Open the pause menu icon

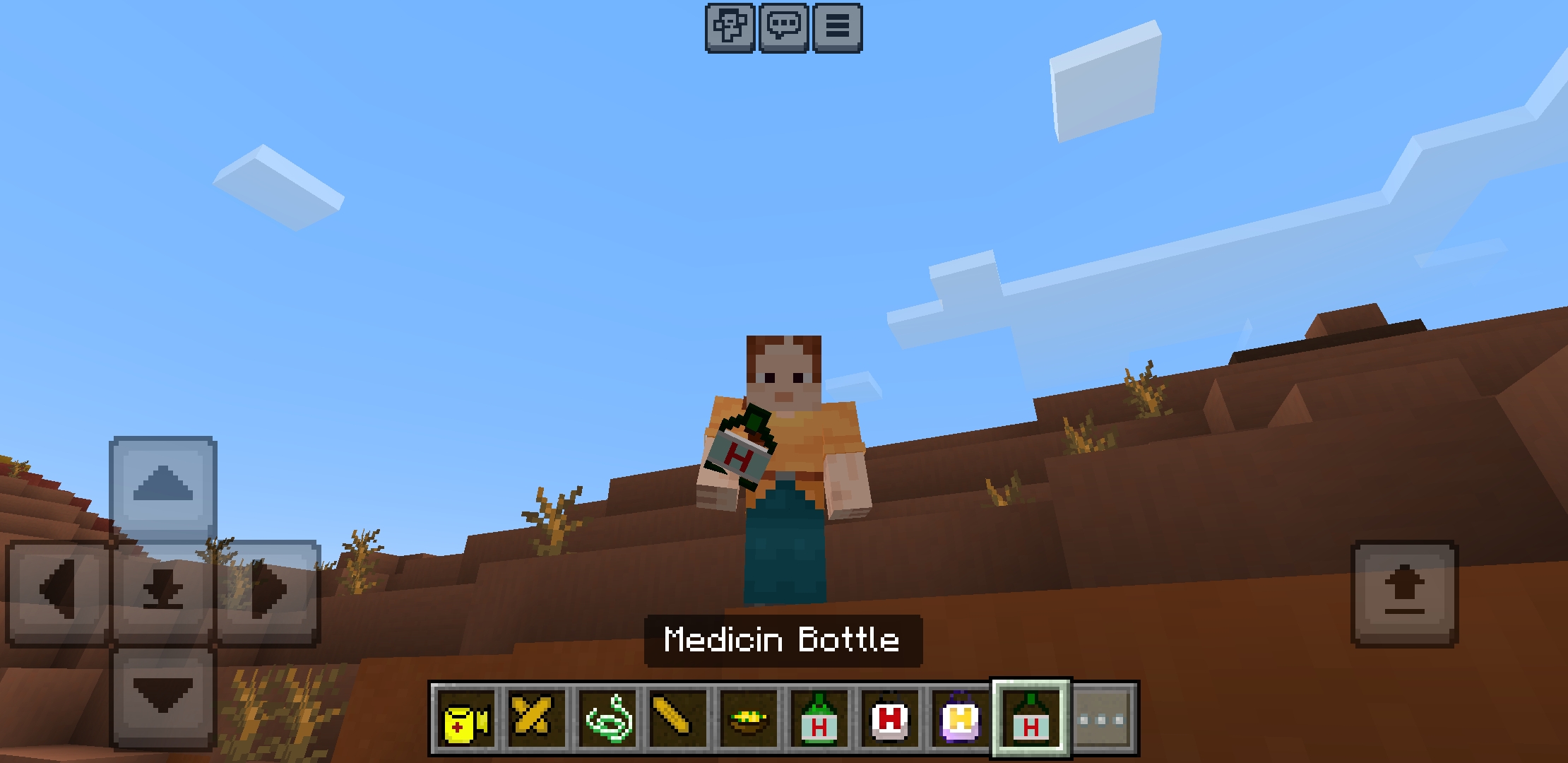click(x=838, y=28)
